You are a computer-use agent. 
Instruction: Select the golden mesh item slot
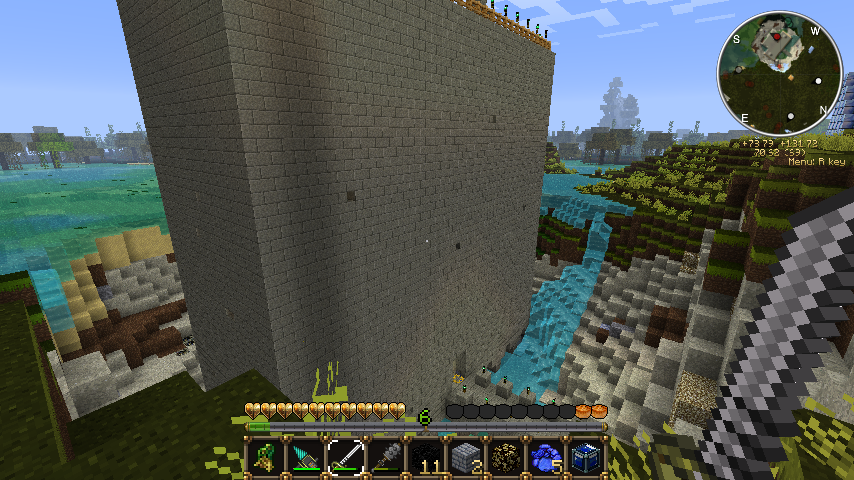pyautogui.click(x=506, y=456)
